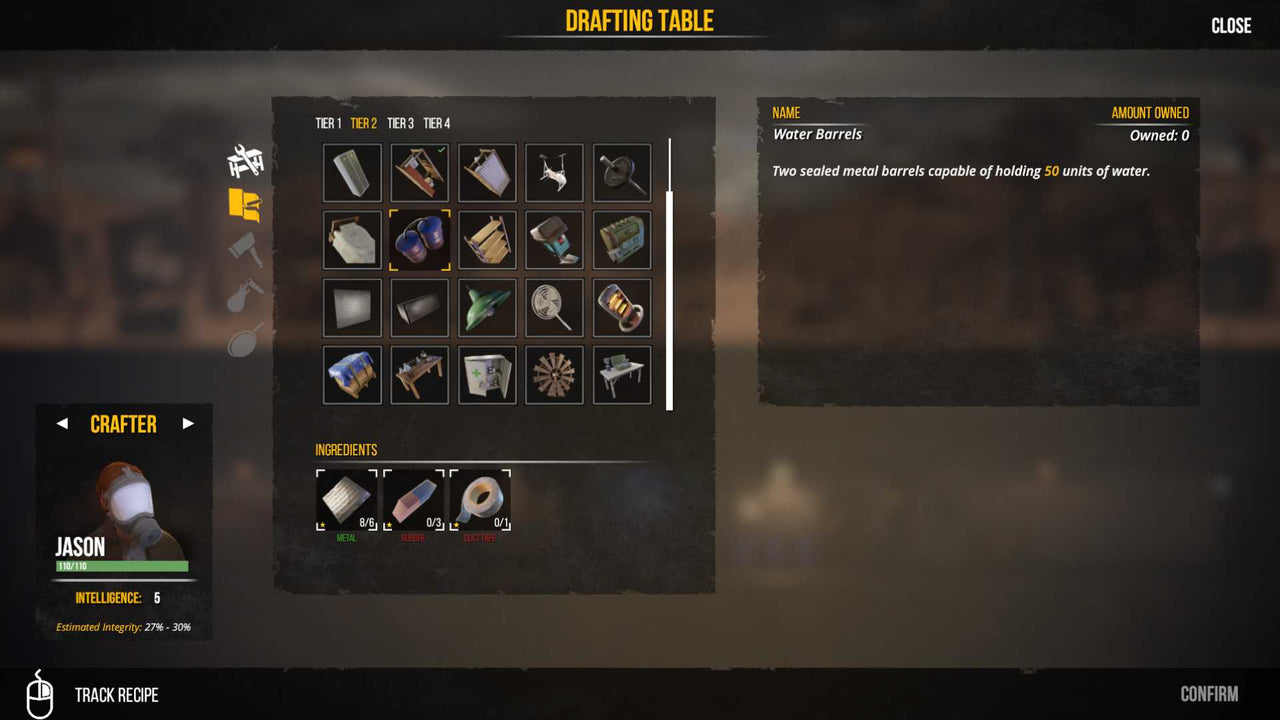The width and height of the screenshot is (1280, 720).
Task: Select the first aid cabinet recipe
Action: 487,374
